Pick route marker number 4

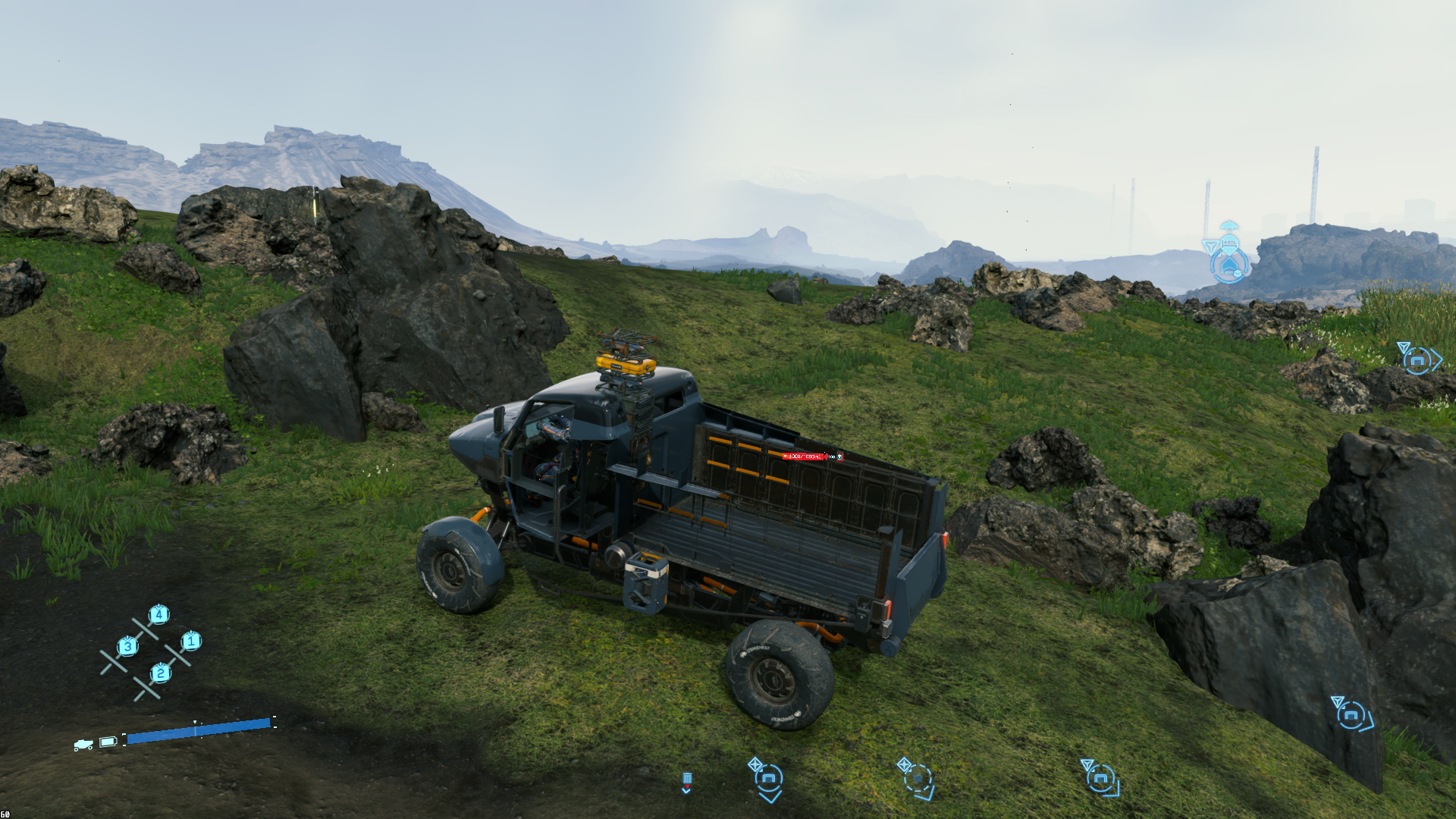click(x=158, y=614)
